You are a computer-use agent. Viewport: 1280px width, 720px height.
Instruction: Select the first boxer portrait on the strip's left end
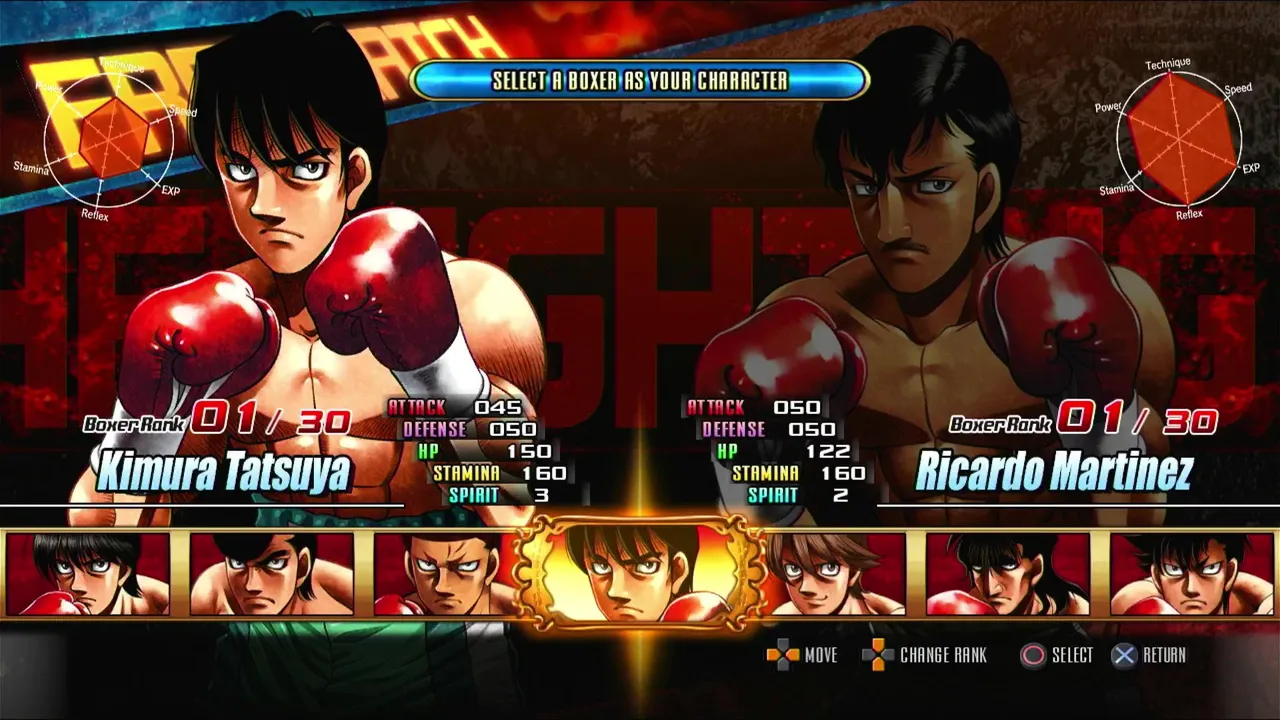[88, 574]
